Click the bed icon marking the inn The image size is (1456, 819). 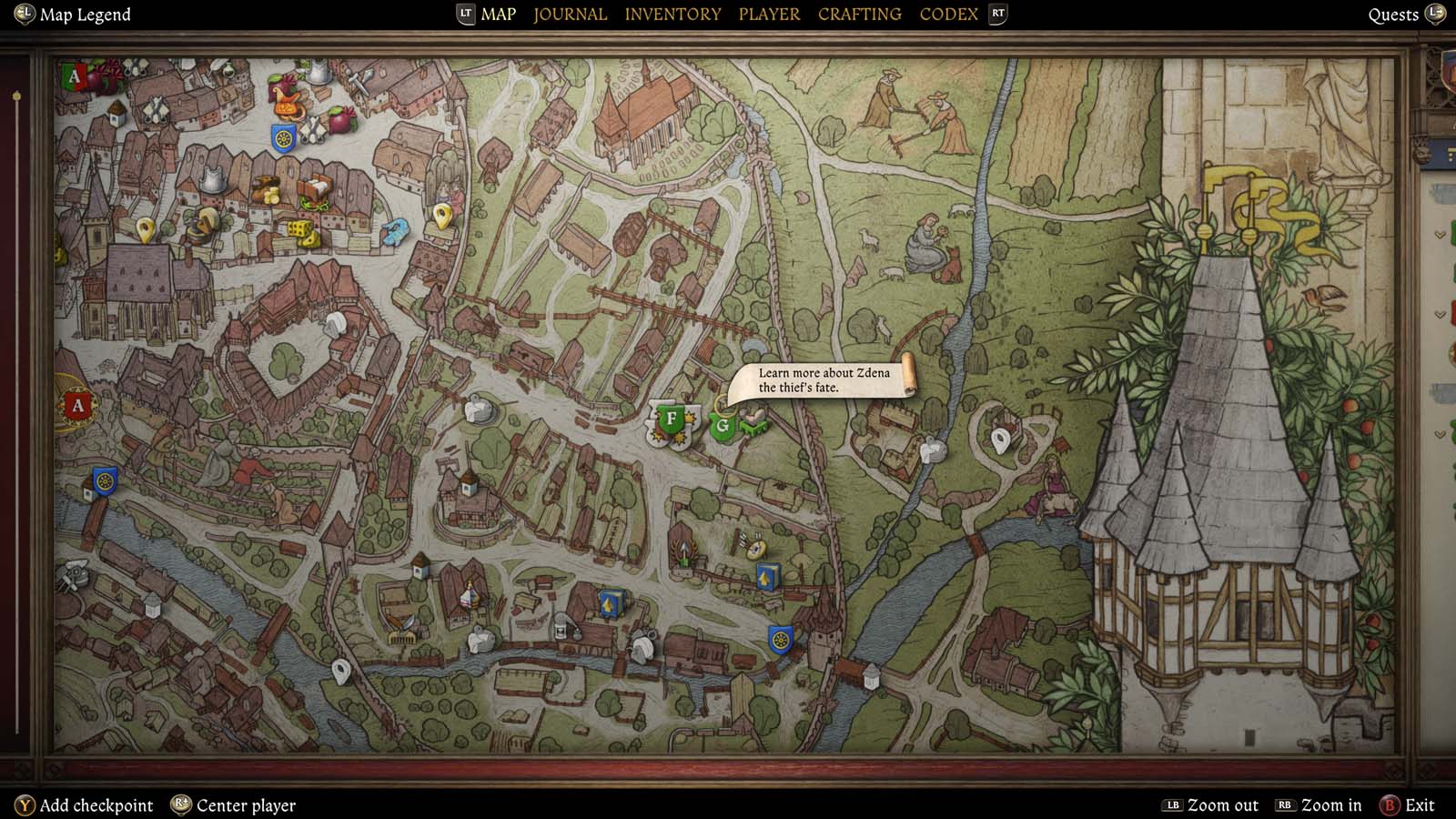coord(316,187)
